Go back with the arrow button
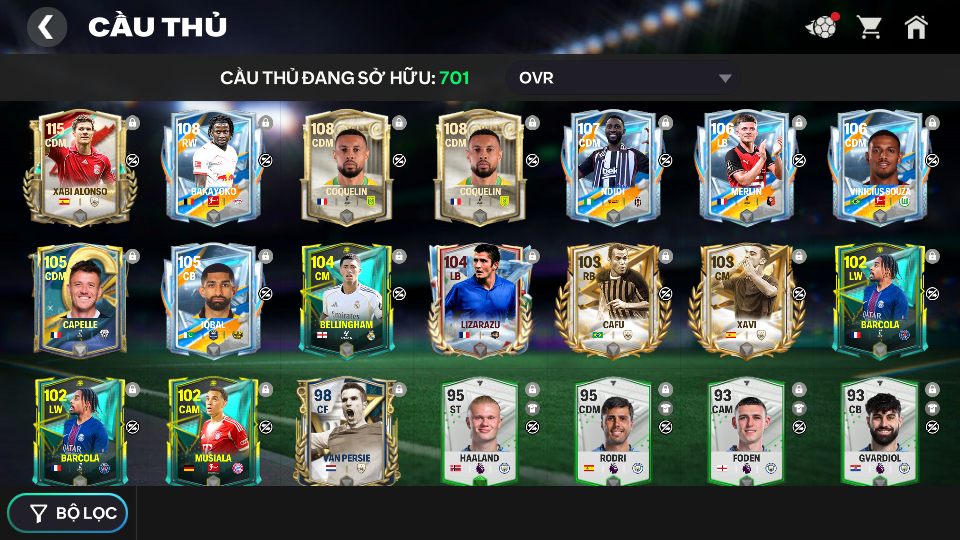 coord(46,27)
